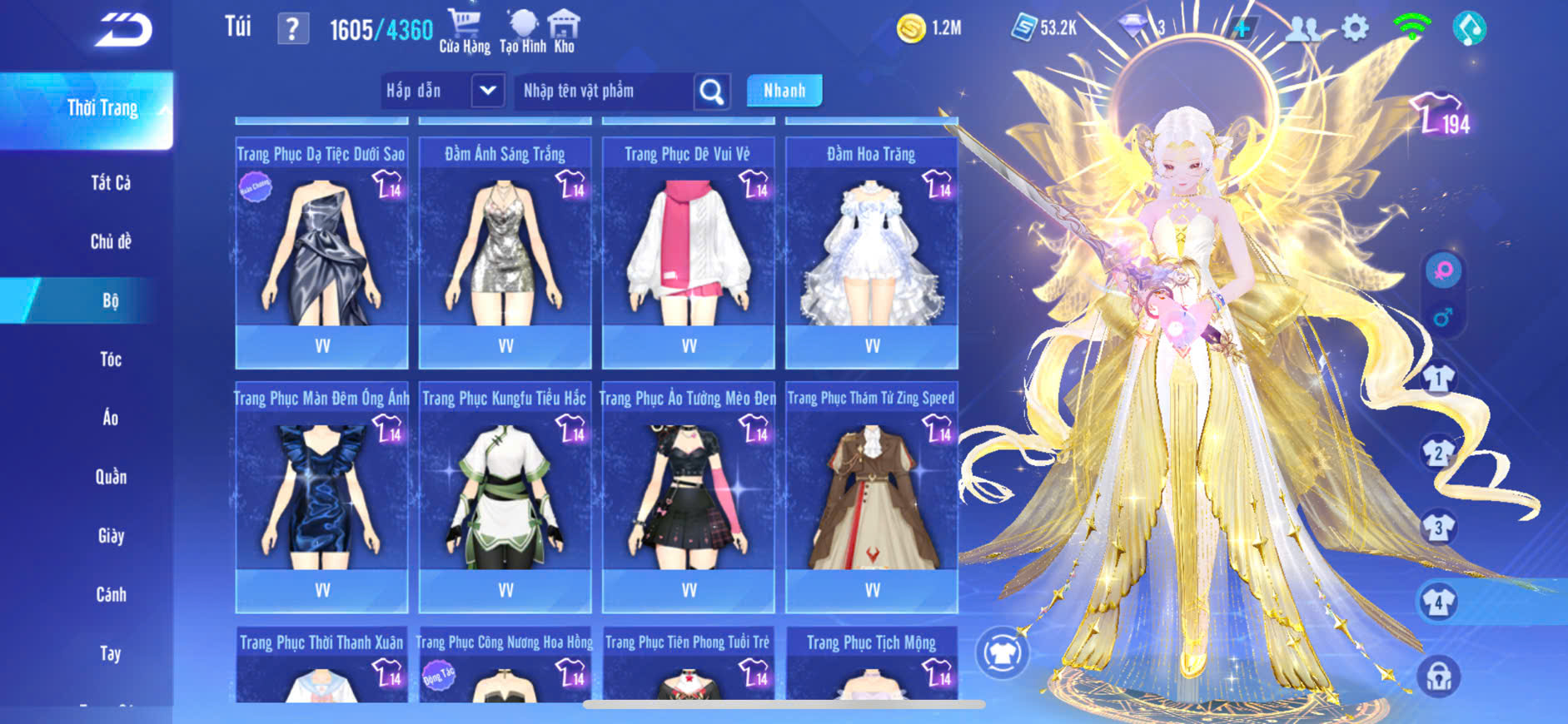The image size is (1568, 724).
Task: Switch to outfit preset slot 2
Action: [x=1438, y=454]
